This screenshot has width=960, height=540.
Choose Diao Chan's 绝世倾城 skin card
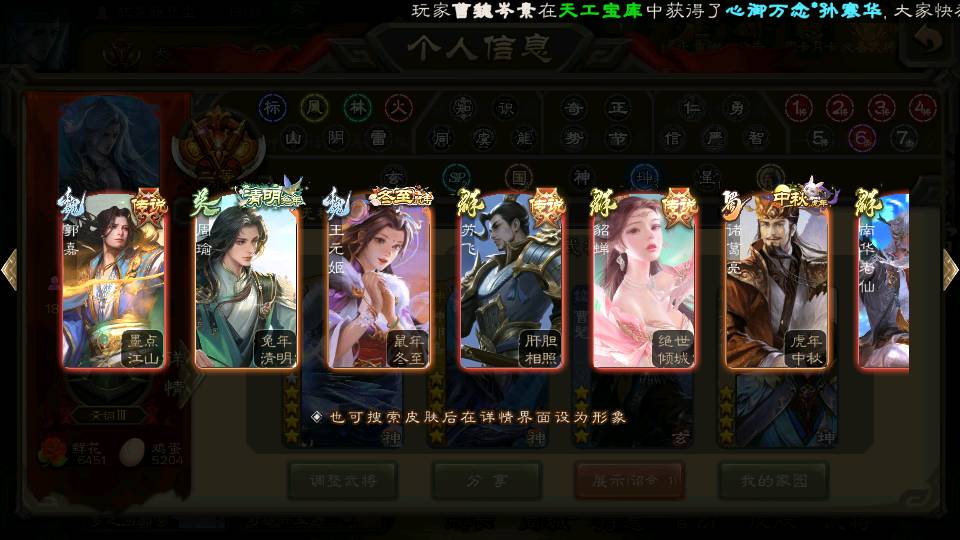pos(644,282)
